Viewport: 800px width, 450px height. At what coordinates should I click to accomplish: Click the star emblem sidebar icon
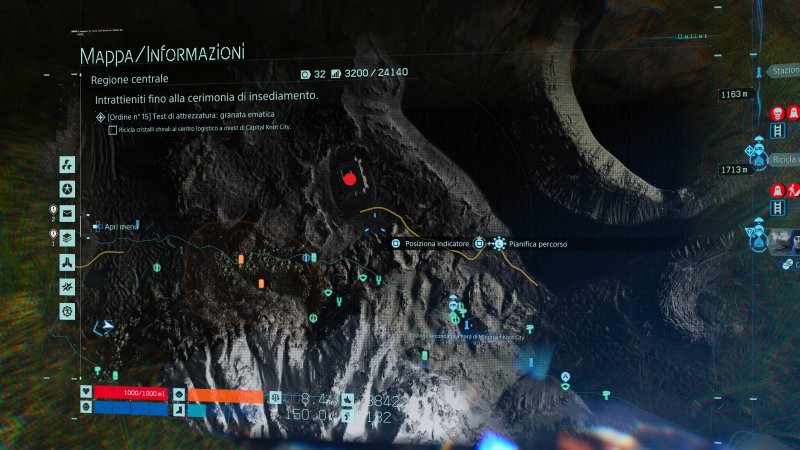[67, 189]
